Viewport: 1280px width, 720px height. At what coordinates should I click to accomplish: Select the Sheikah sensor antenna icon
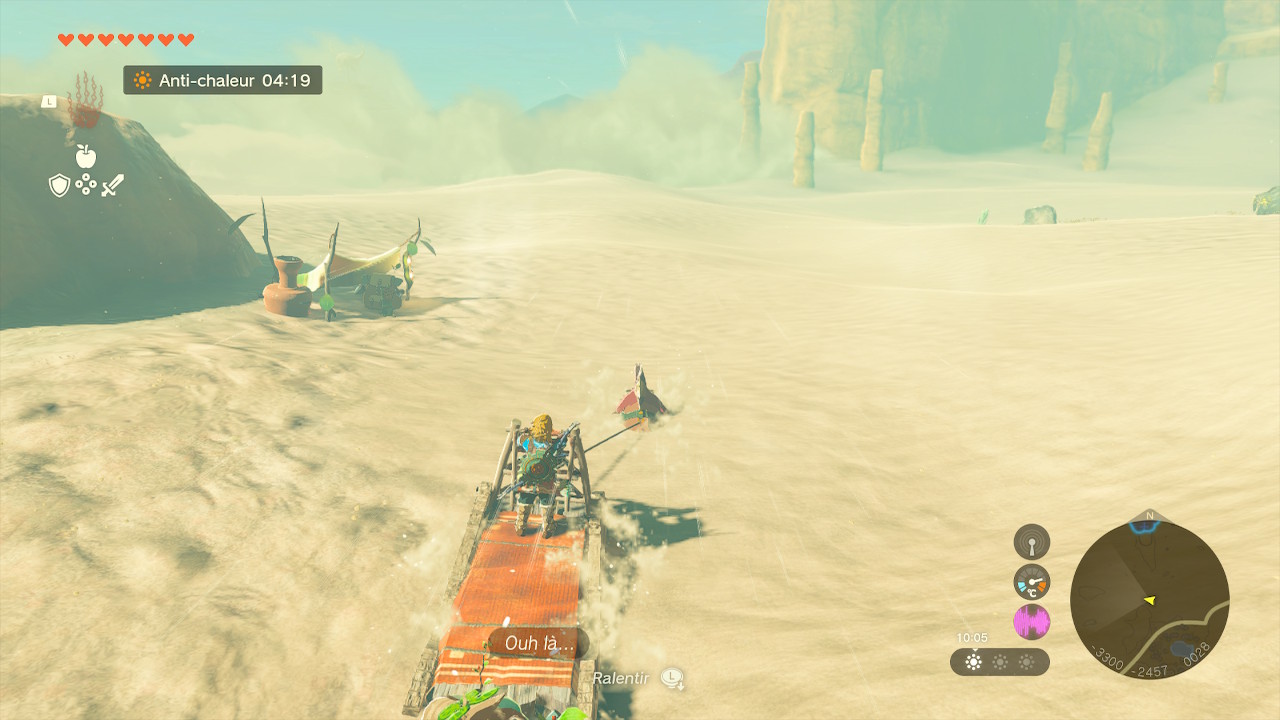tap(1031, 542)
